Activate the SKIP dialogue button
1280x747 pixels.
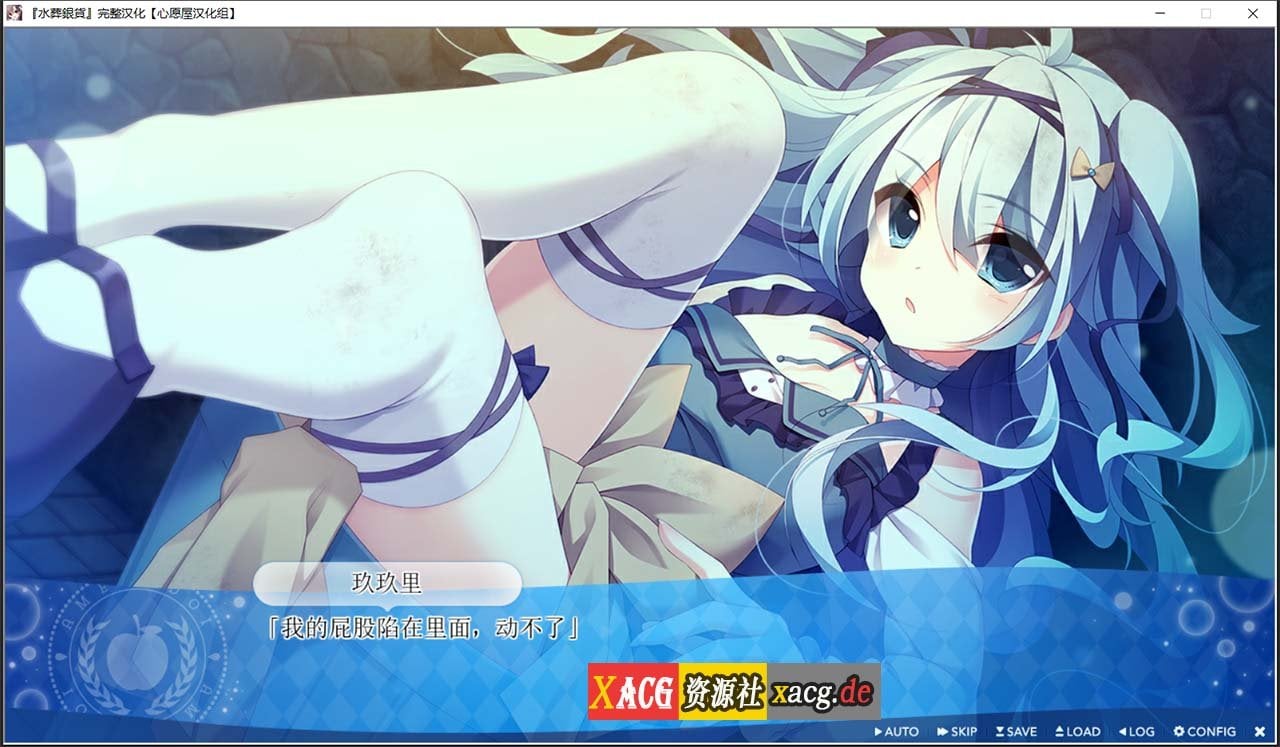click(957, 732)
